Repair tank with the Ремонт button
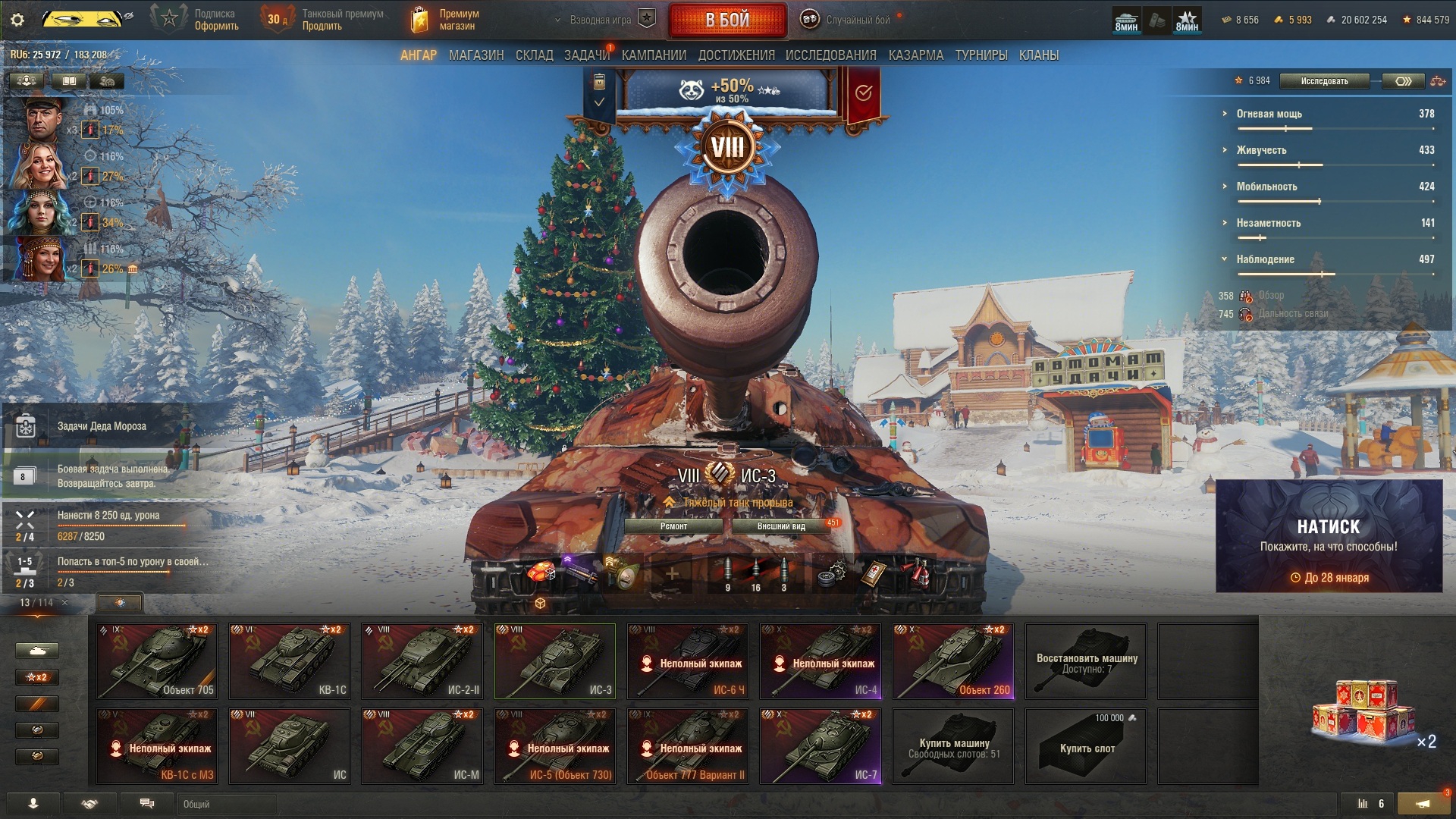 tap(673, 526)
